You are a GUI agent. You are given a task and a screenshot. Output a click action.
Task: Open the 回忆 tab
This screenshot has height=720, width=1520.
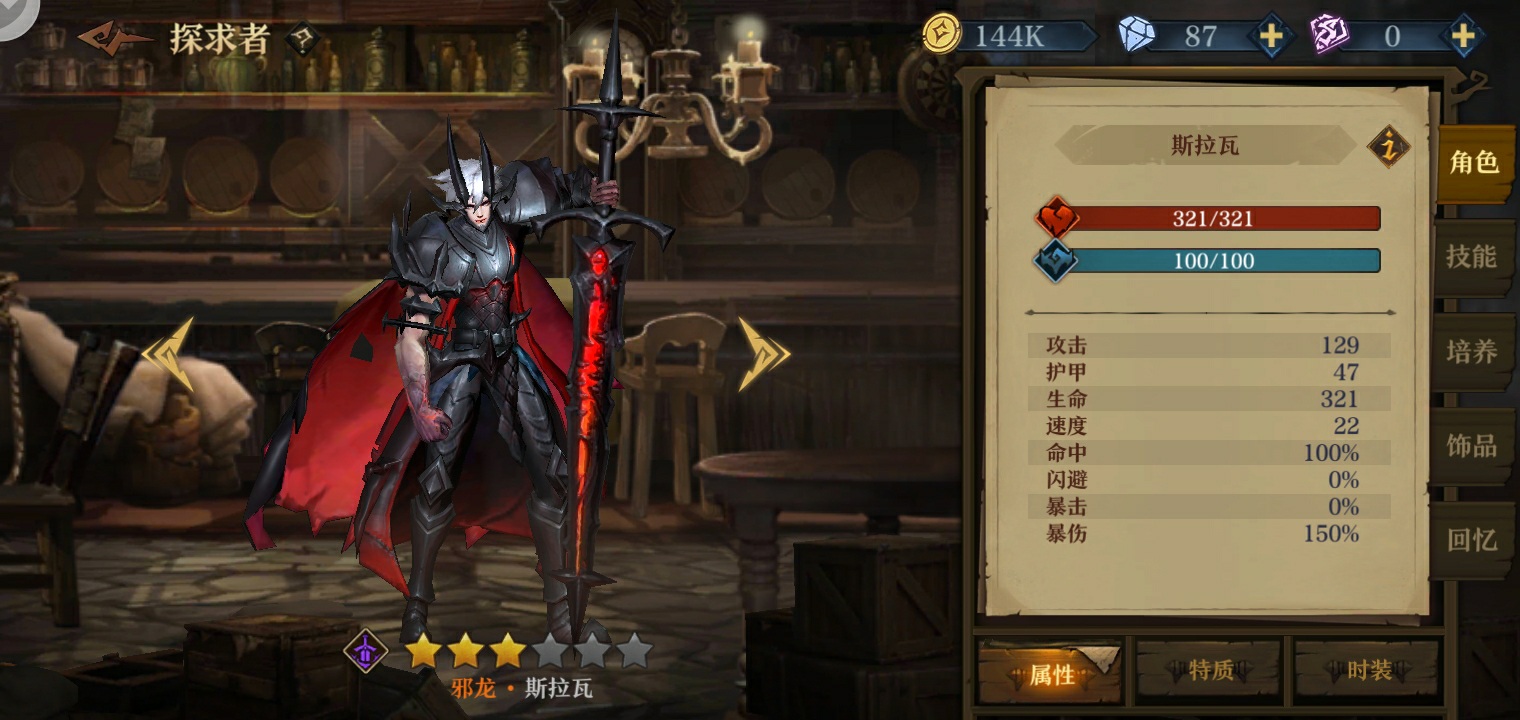(x=1472, y=540)
